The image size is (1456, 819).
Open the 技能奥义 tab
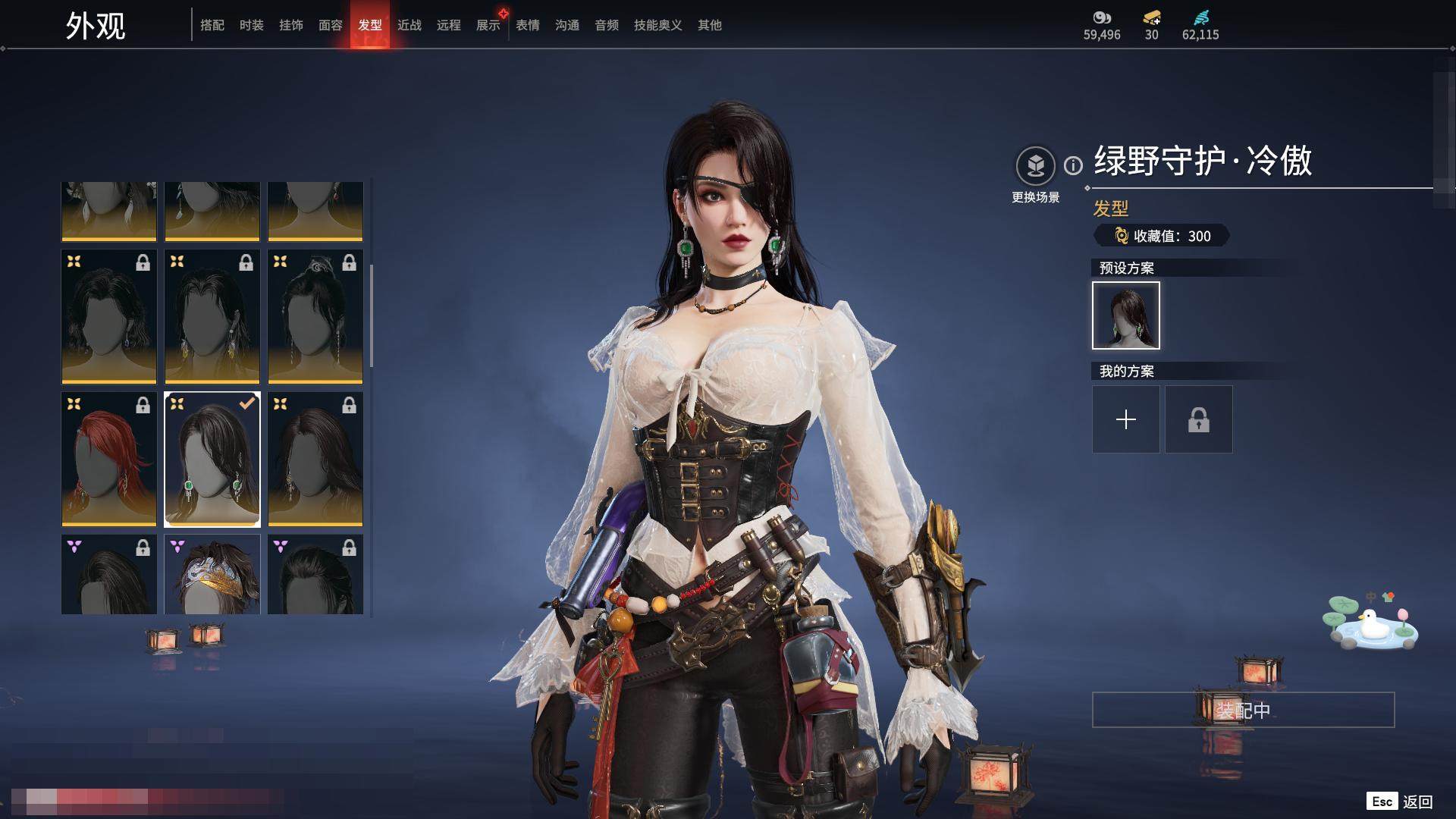tap(658, 25)
